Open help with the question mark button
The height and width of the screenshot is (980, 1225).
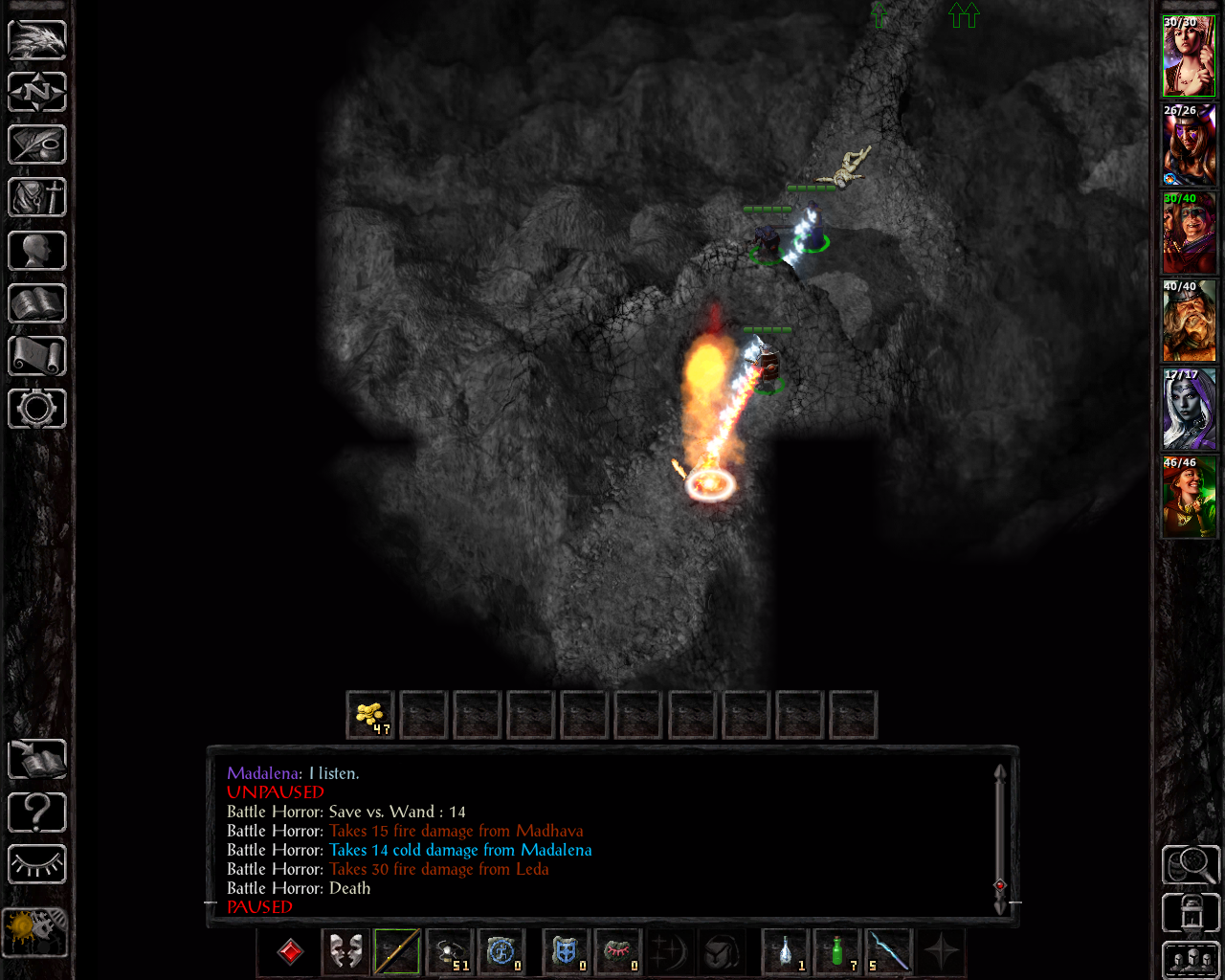[x=37, y=813]
